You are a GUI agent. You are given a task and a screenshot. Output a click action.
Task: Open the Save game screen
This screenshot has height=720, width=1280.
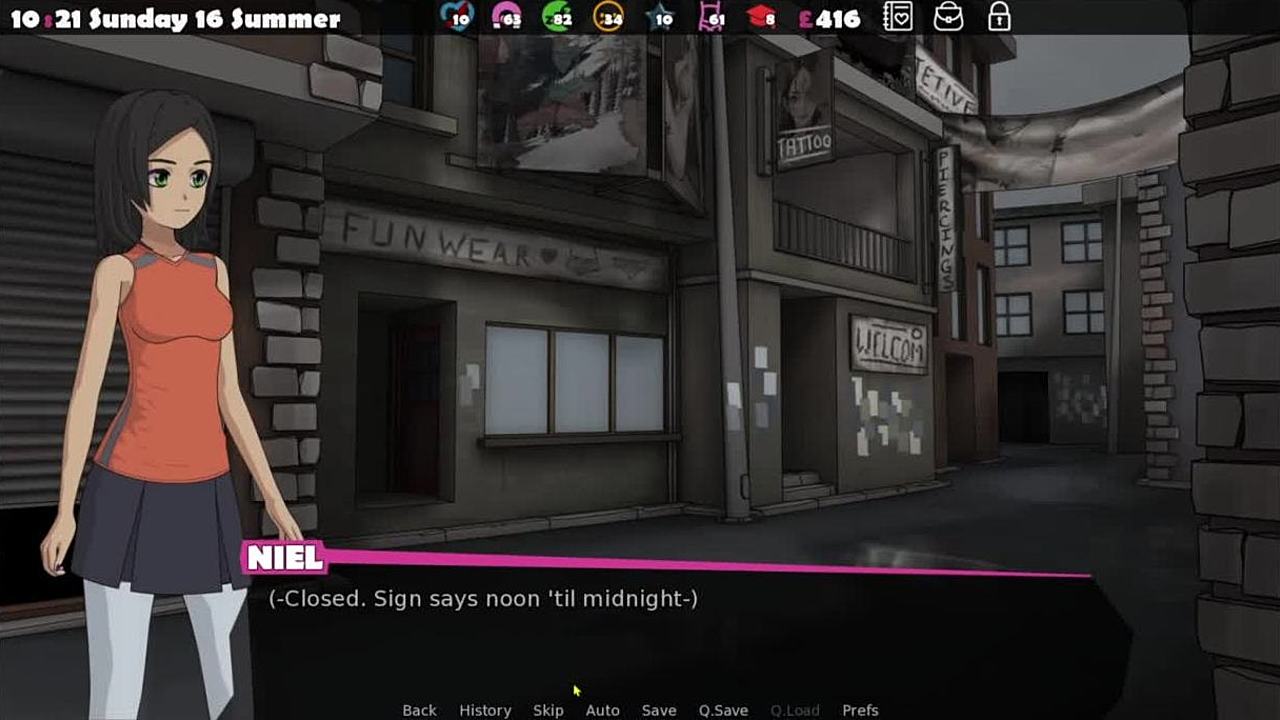tap(659, 710)
